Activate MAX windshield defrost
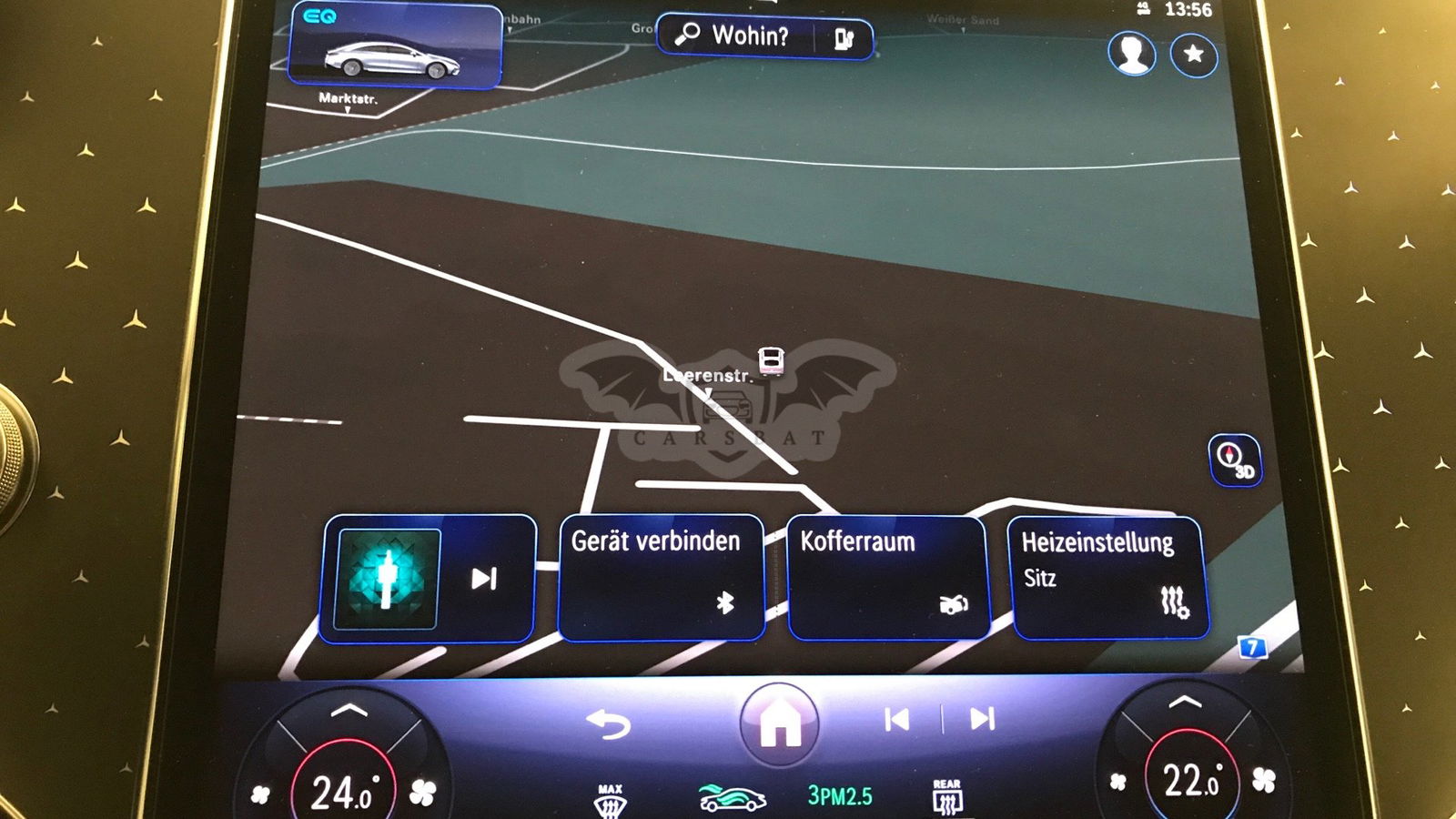1456x819 pixels. coord(610,800)
